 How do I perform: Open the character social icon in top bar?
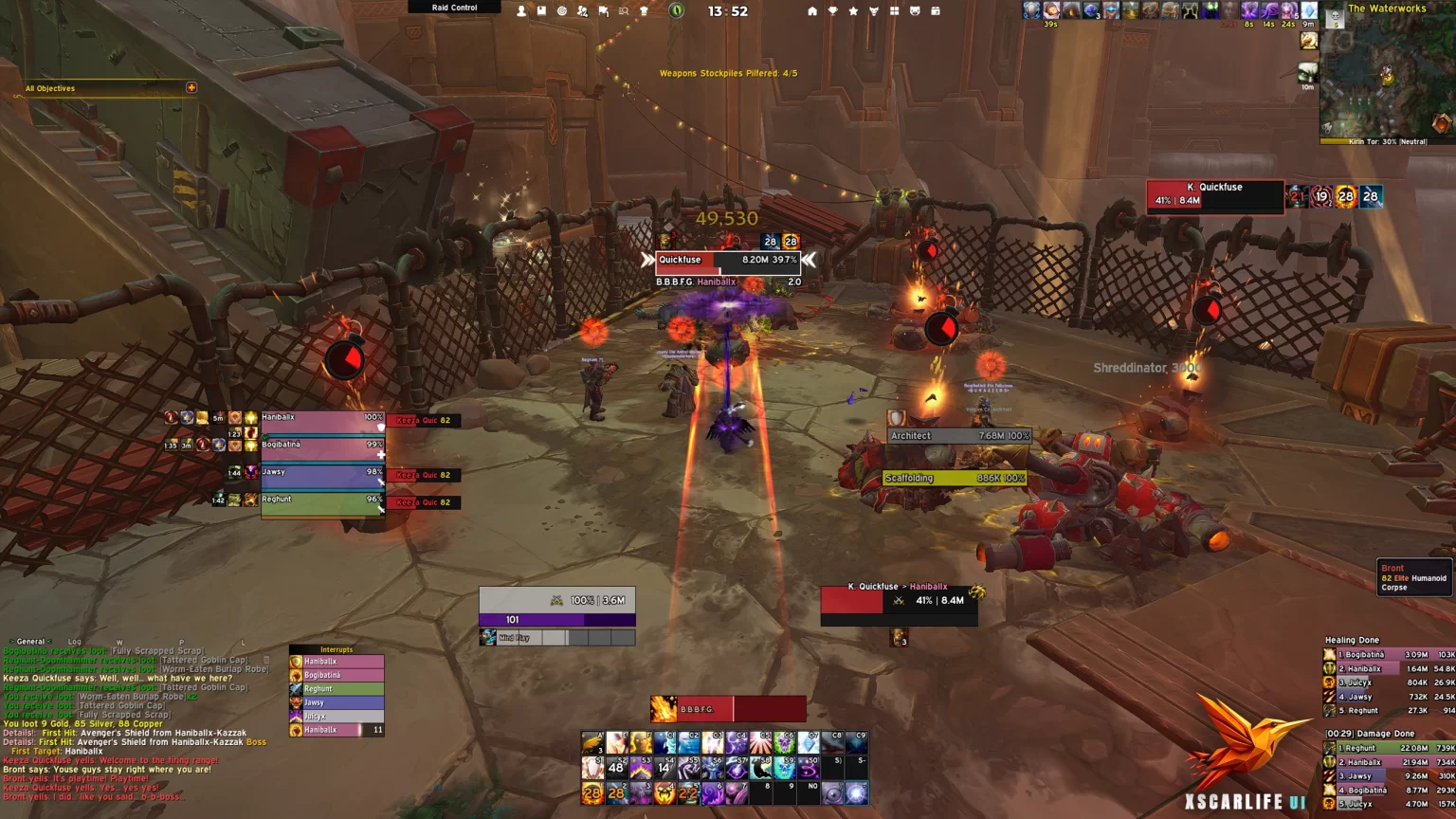(521, 10)
